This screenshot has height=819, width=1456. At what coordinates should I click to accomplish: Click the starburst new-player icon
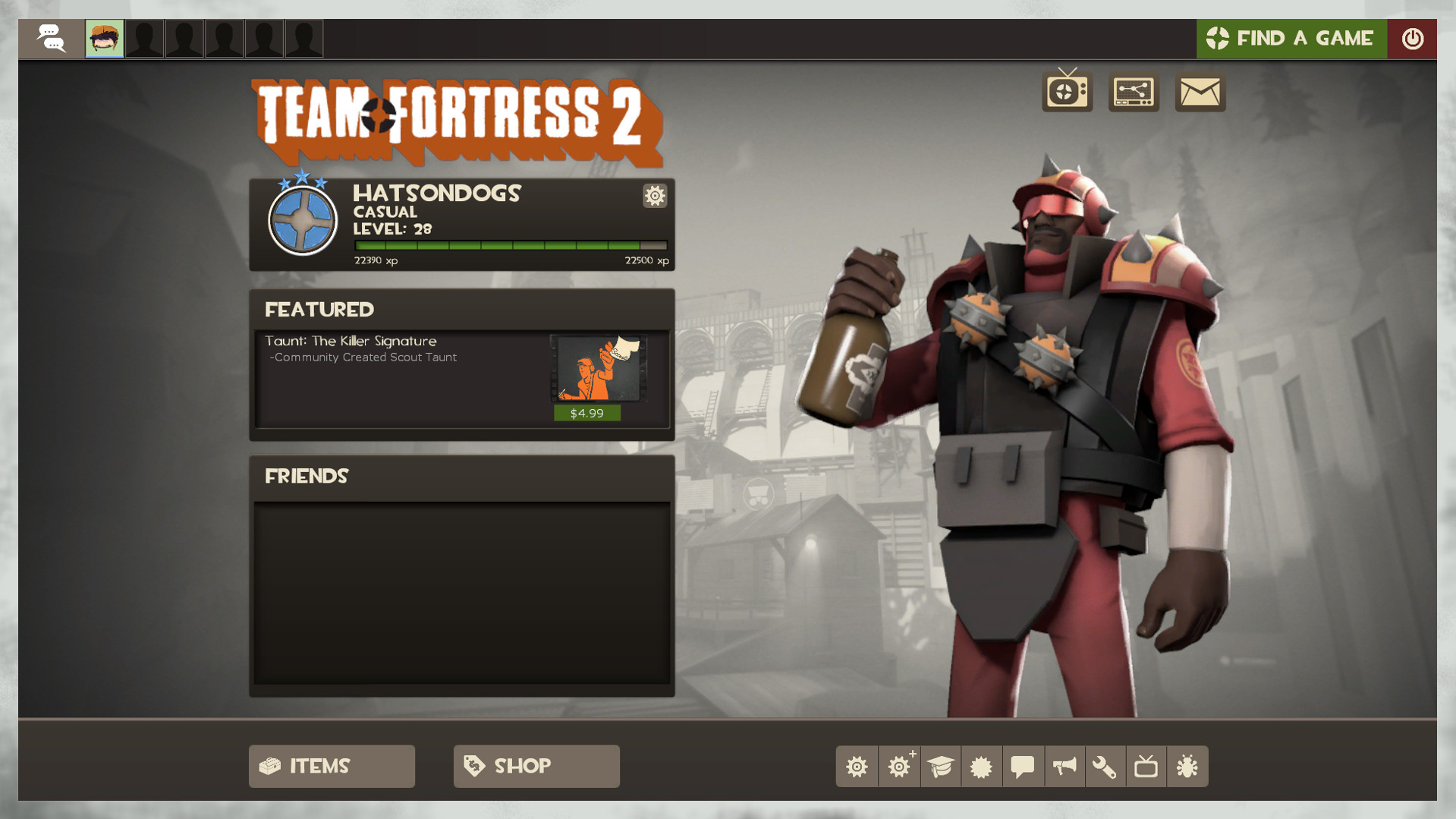[x=981, y=767]
